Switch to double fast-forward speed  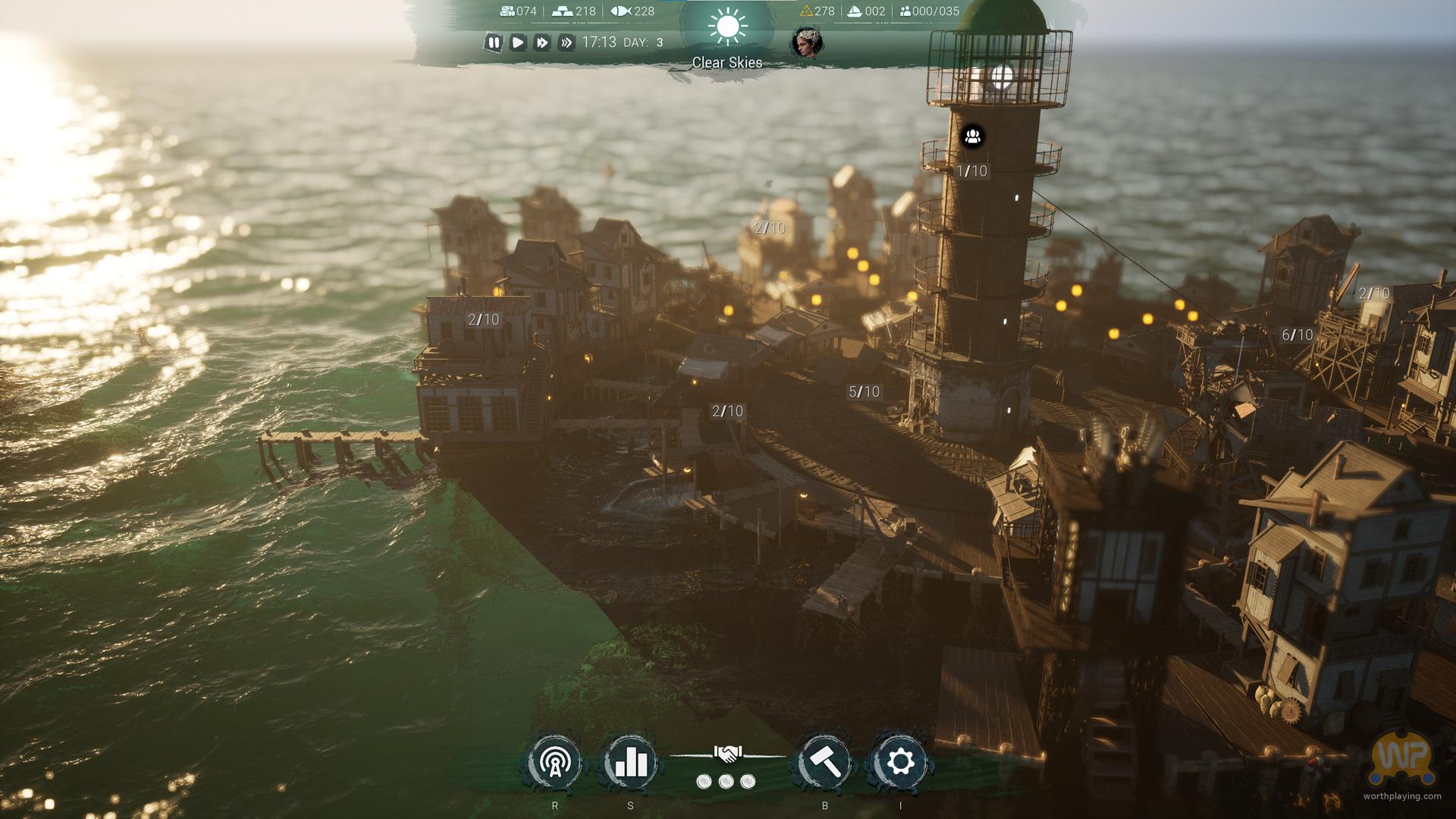click(542, 42)
